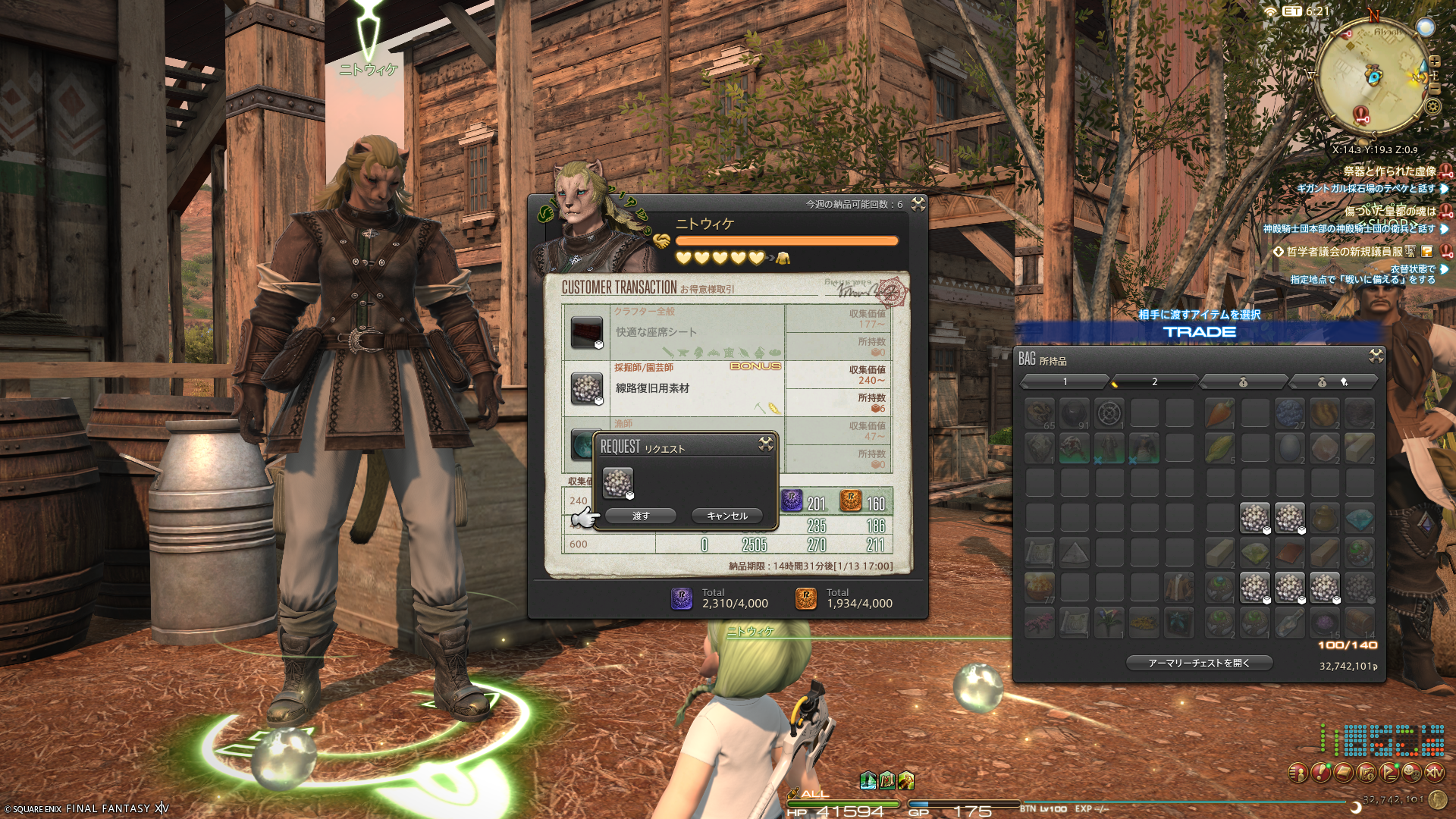Select the corn item slot in the bag
Image resolution: width=1456 pixels, height=819 pixels.
[x=1219, y=448]
